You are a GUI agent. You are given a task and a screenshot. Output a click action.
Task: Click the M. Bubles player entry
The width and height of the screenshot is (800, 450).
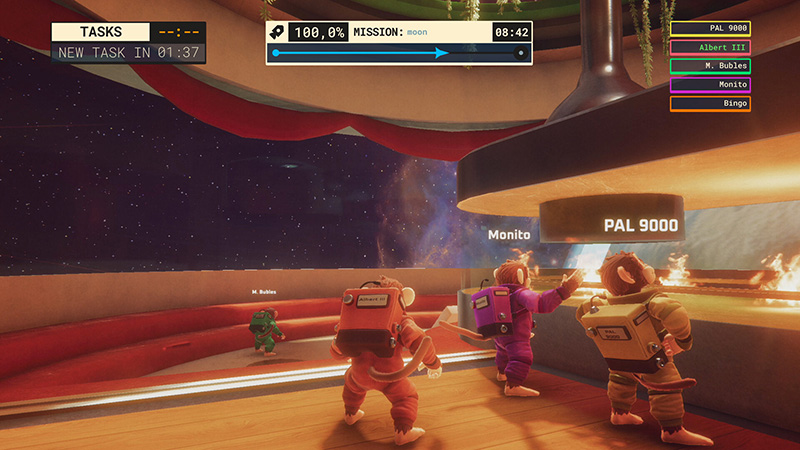click(x=710, y=66)
